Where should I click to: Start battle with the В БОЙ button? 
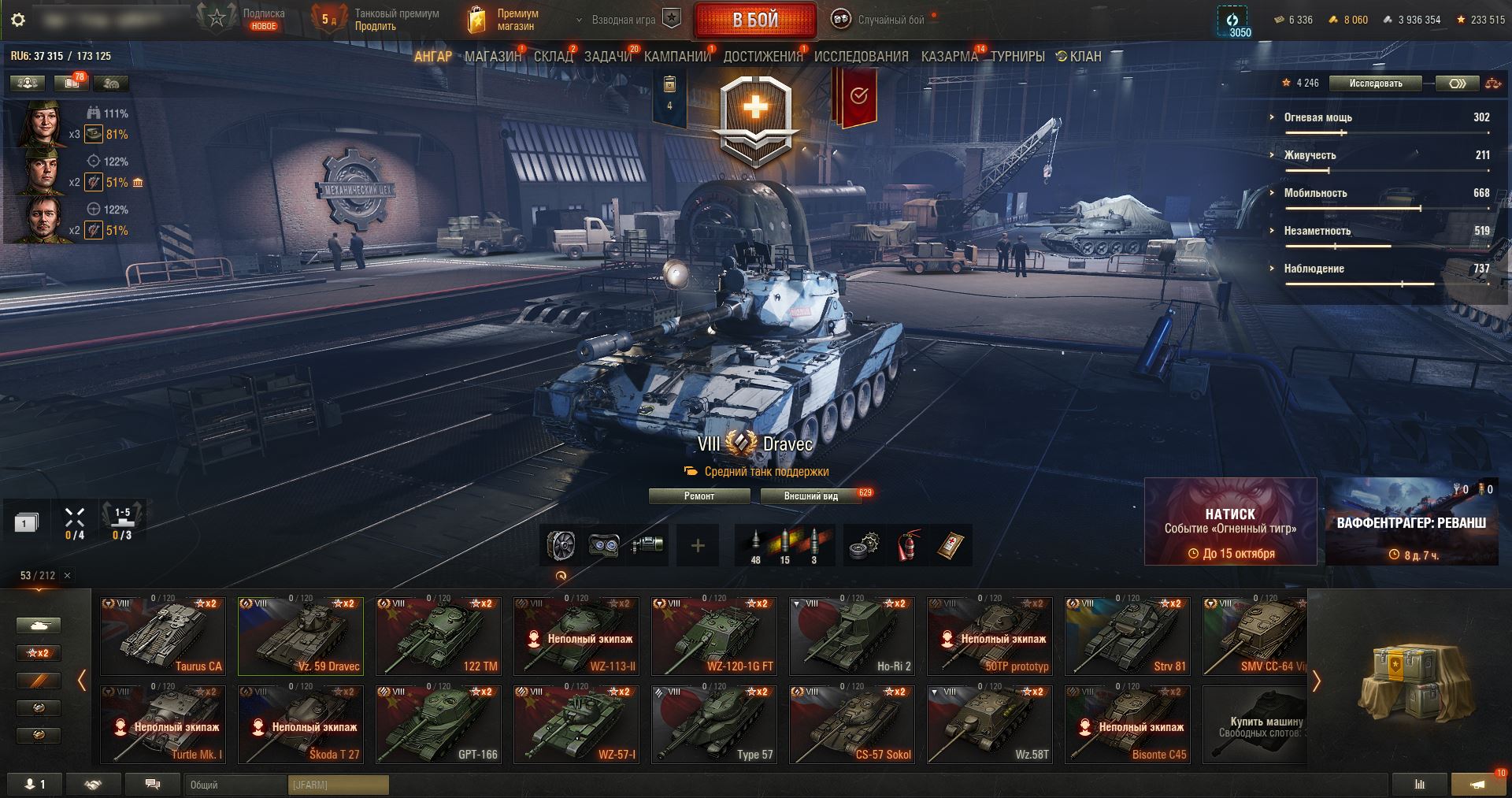(754, 20)
